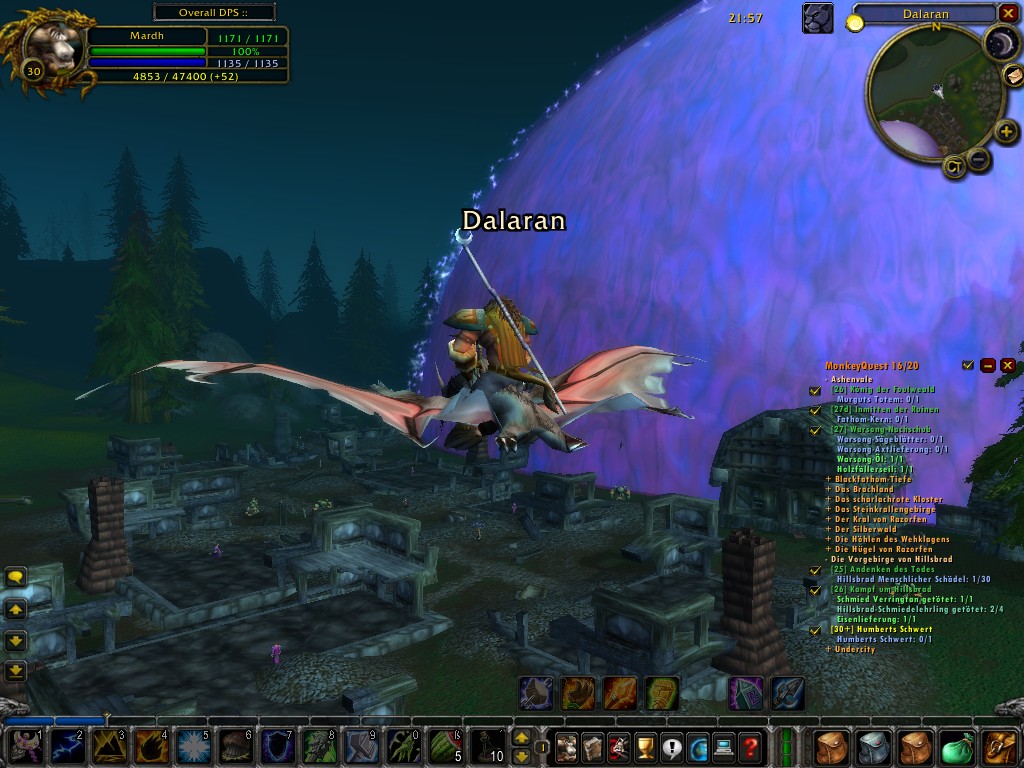Page the action bar up with the arrow
This screenshot has width=1024, height=768.
pos(521,737)
